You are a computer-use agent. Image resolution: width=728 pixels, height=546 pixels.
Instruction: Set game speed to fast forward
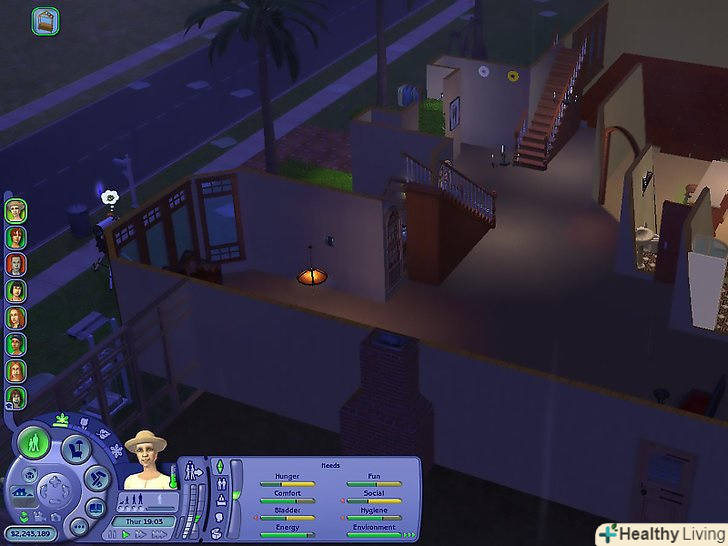(x=139, y=535)
